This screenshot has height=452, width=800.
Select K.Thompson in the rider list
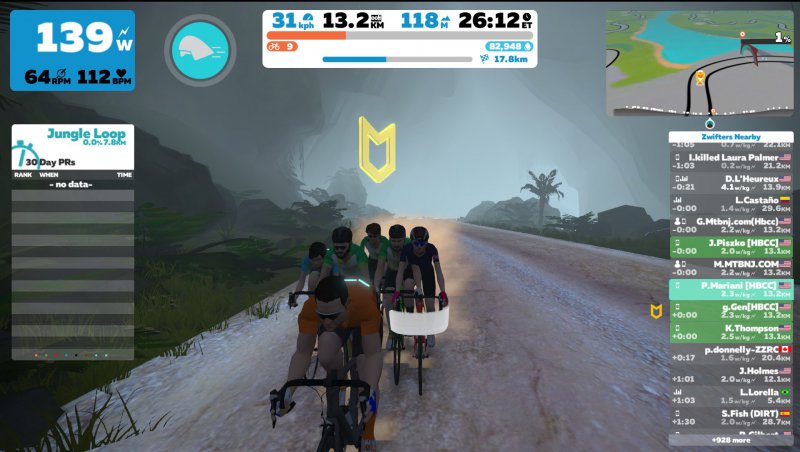(x=731, y=332)
